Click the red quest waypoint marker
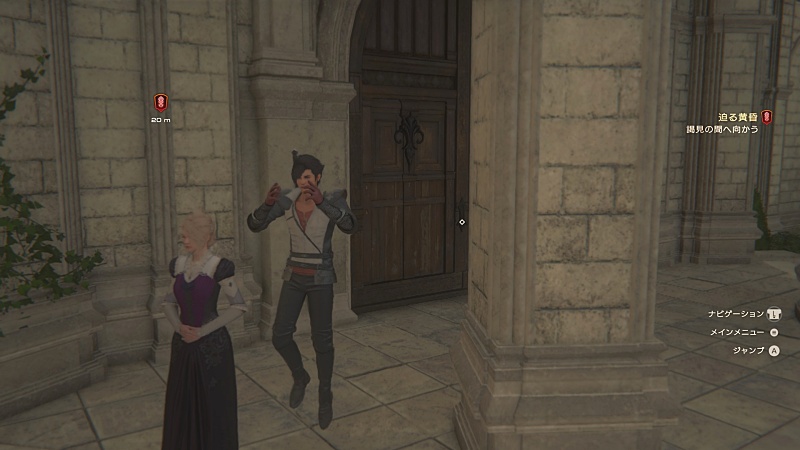Viewport: 800px width, 450px height. pos(160,101)
